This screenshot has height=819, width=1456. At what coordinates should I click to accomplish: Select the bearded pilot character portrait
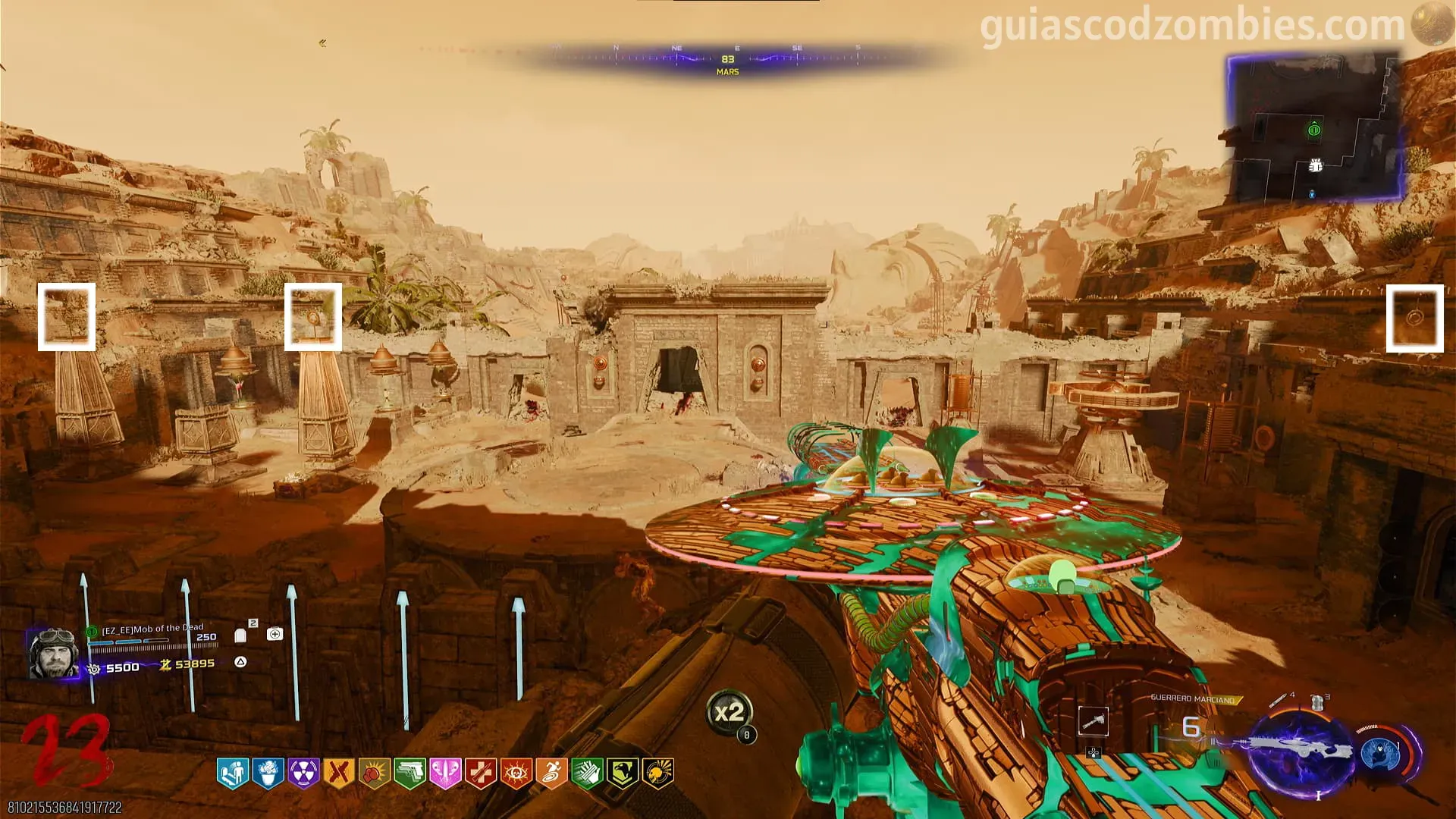coord(52,652)
